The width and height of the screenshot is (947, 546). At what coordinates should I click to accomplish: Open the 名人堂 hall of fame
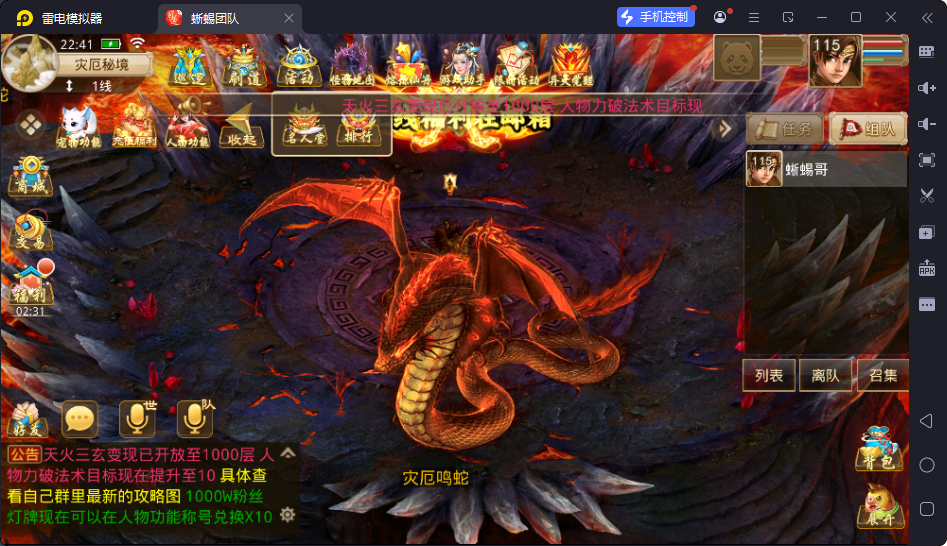pos(304,128)
